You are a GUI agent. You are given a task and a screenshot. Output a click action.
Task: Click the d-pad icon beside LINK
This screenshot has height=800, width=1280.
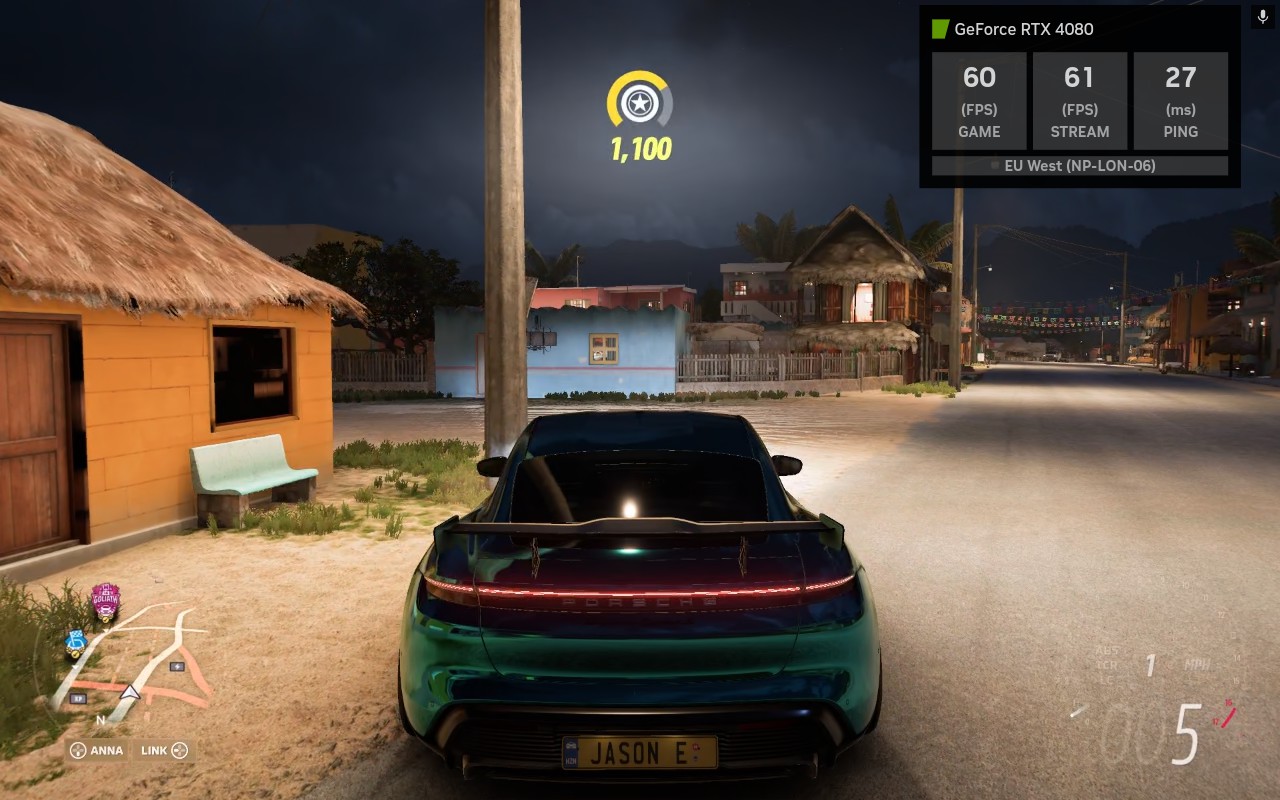point(180,749)
